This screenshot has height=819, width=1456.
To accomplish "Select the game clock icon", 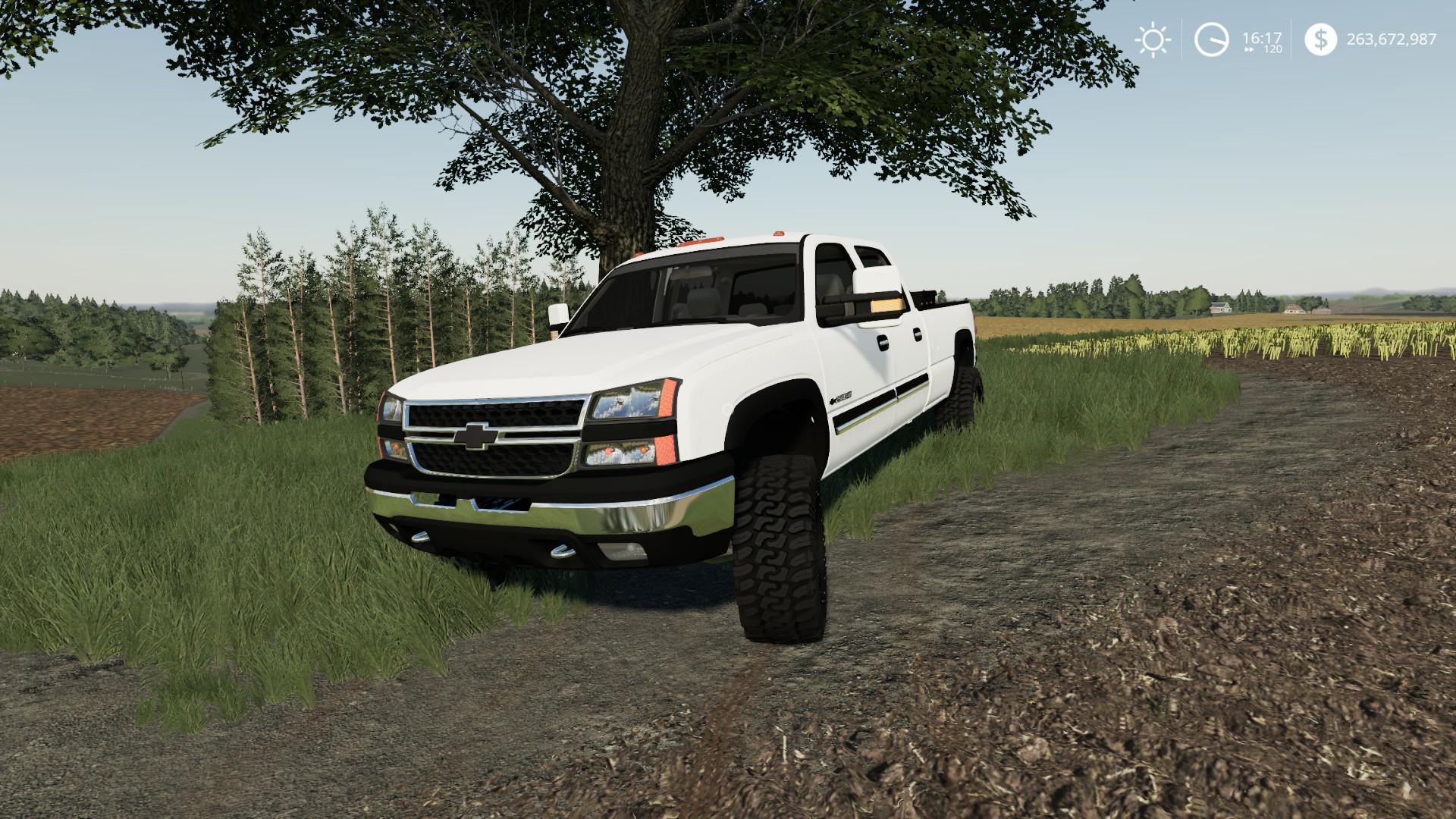I will point(1211,39).
